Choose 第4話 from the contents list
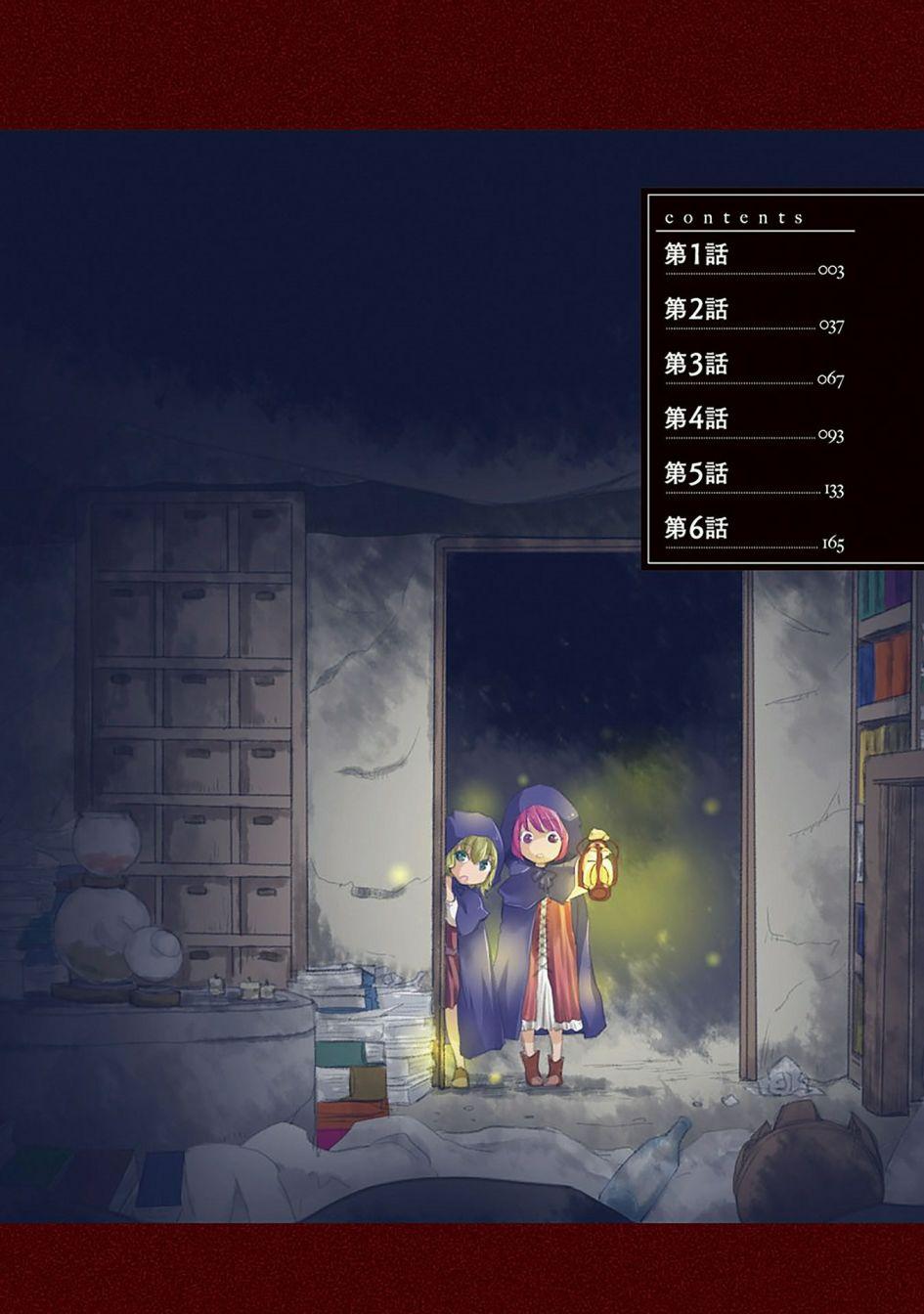 point(696,419)
